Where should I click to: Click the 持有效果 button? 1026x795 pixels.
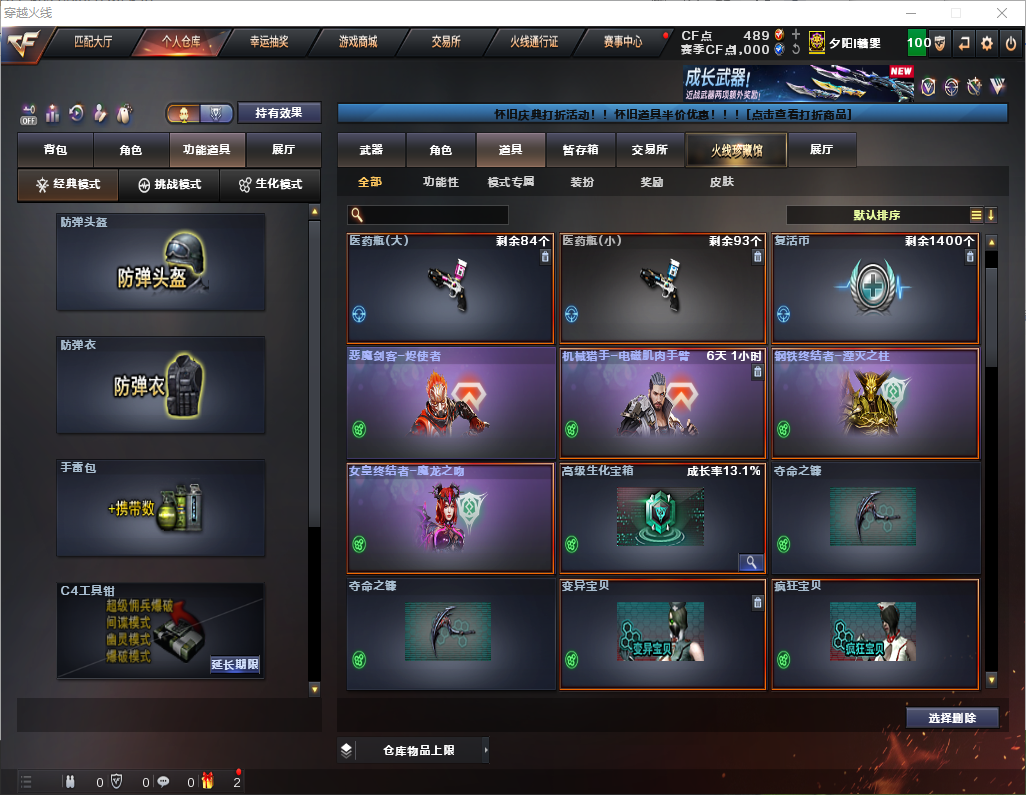(279, 113)
